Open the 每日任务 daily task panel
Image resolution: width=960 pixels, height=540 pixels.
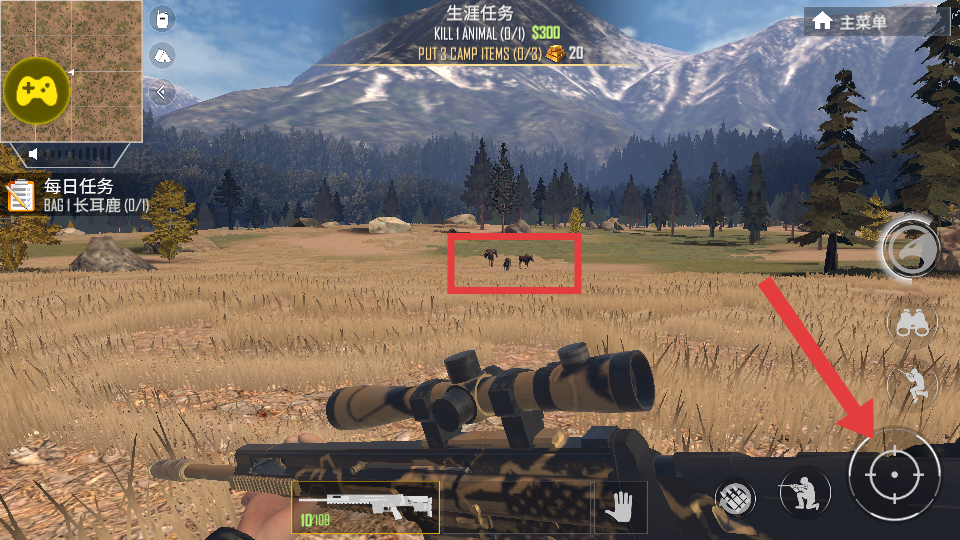coord(78,194)
